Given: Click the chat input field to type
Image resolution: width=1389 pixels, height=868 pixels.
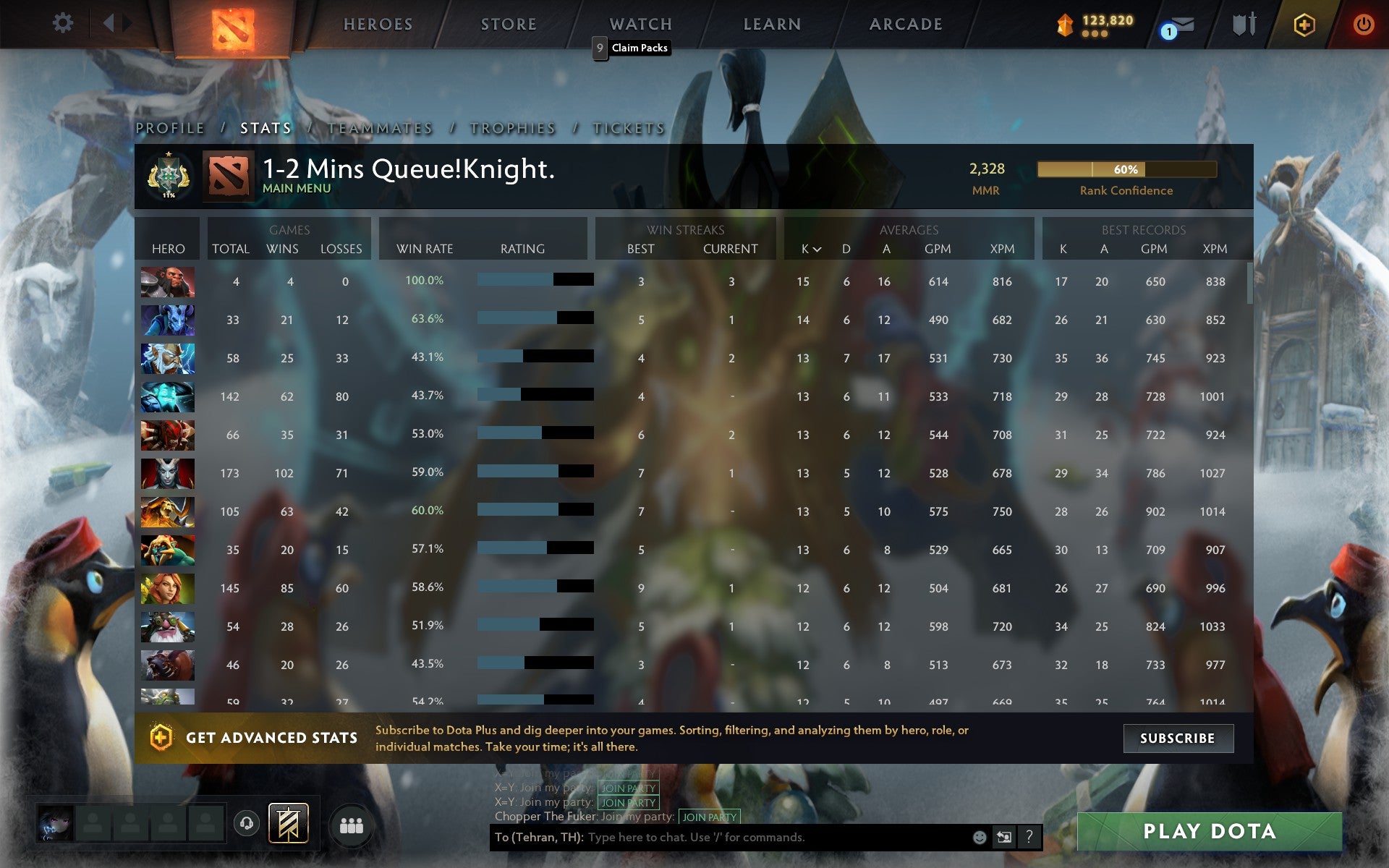Looking at the screenshot, I should click(x=760, y=838).
